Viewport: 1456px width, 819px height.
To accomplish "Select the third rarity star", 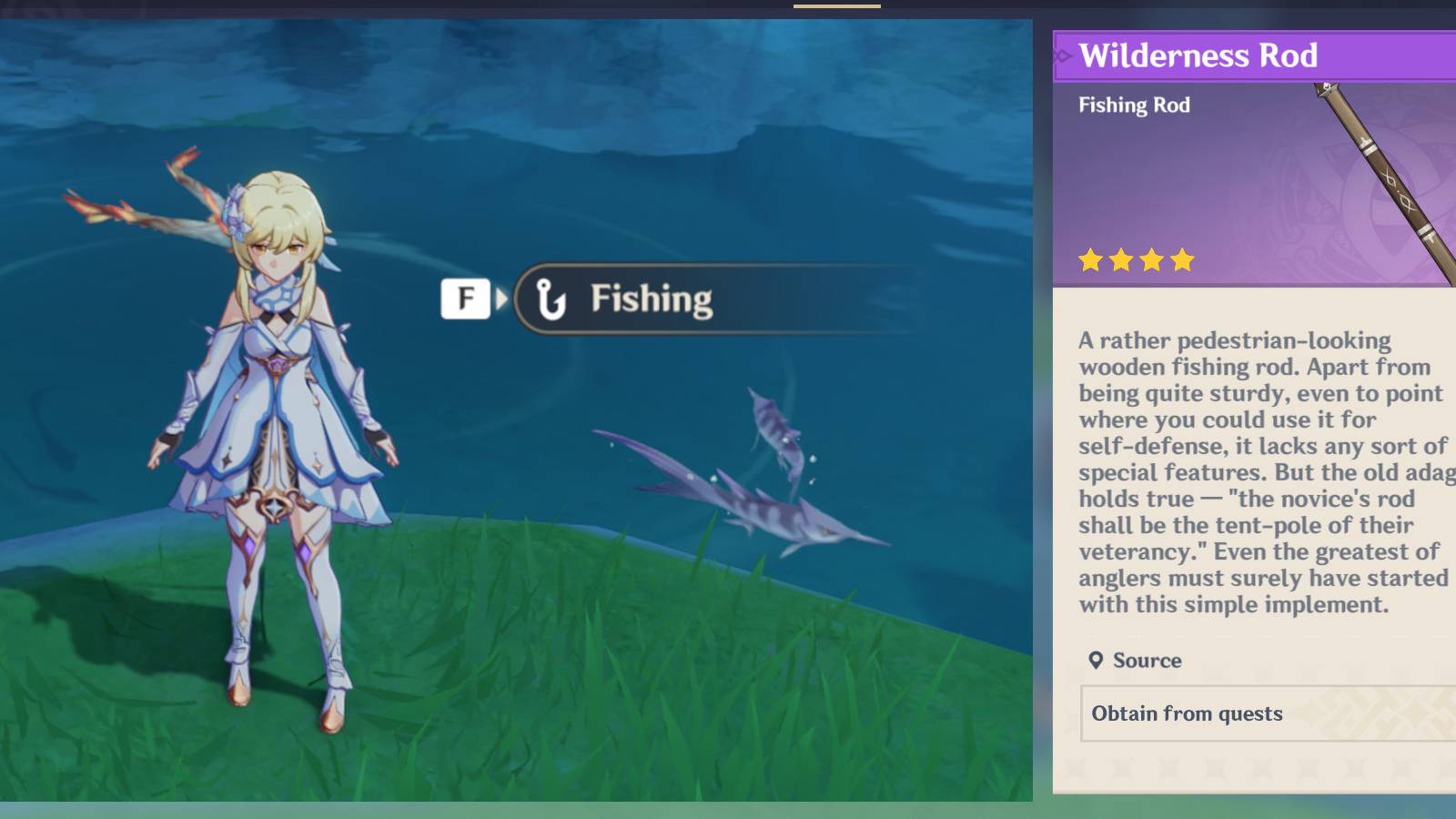I will click(1152, 261).
